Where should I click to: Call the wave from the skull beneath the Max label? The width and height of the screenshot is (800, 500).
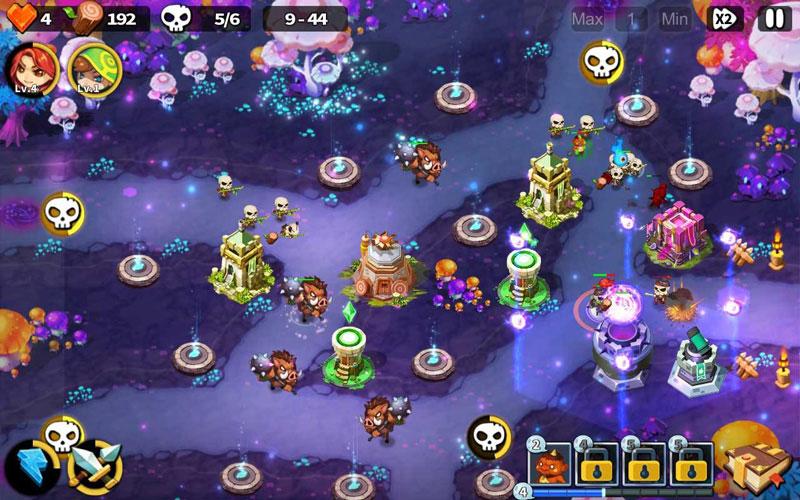600,63
